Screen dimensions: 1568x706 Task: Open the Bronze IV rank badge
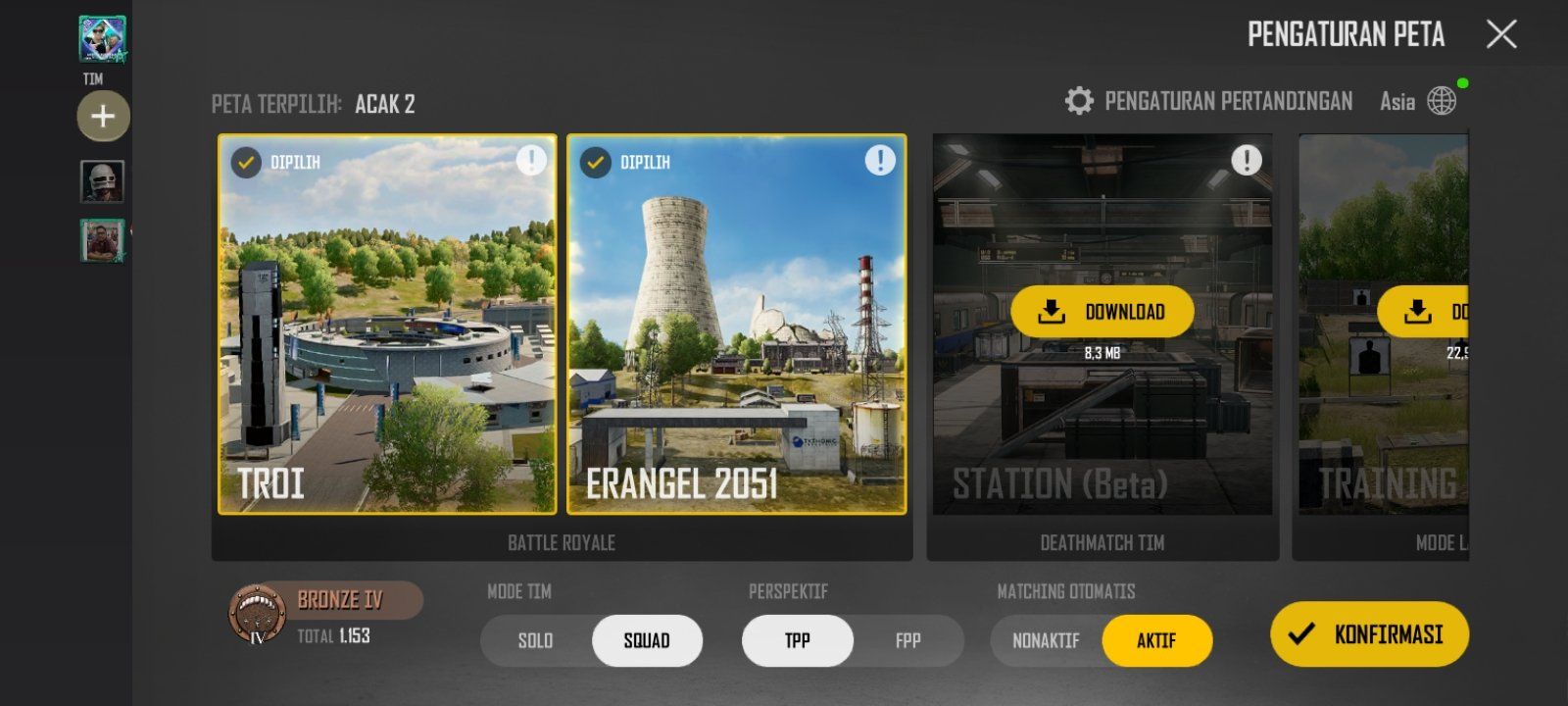tap(259, 614)
